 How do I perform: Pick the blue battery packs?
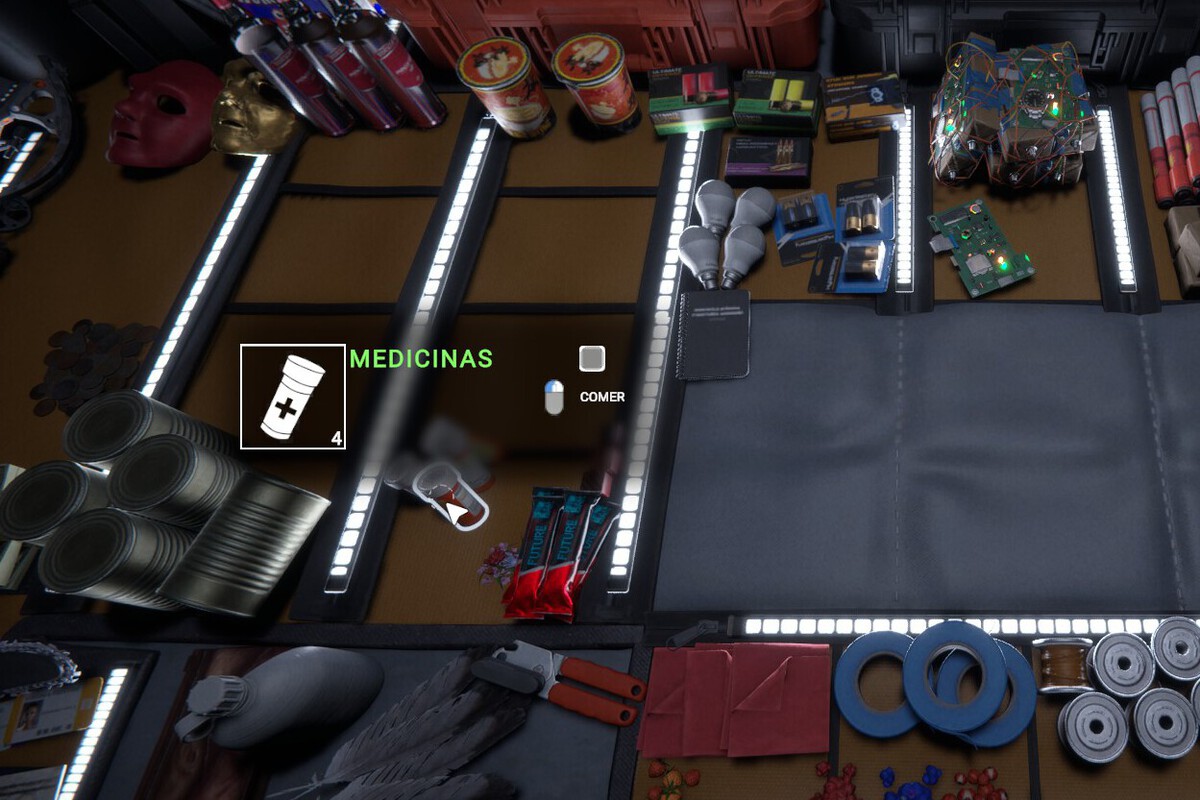click(x=840, y=230)
